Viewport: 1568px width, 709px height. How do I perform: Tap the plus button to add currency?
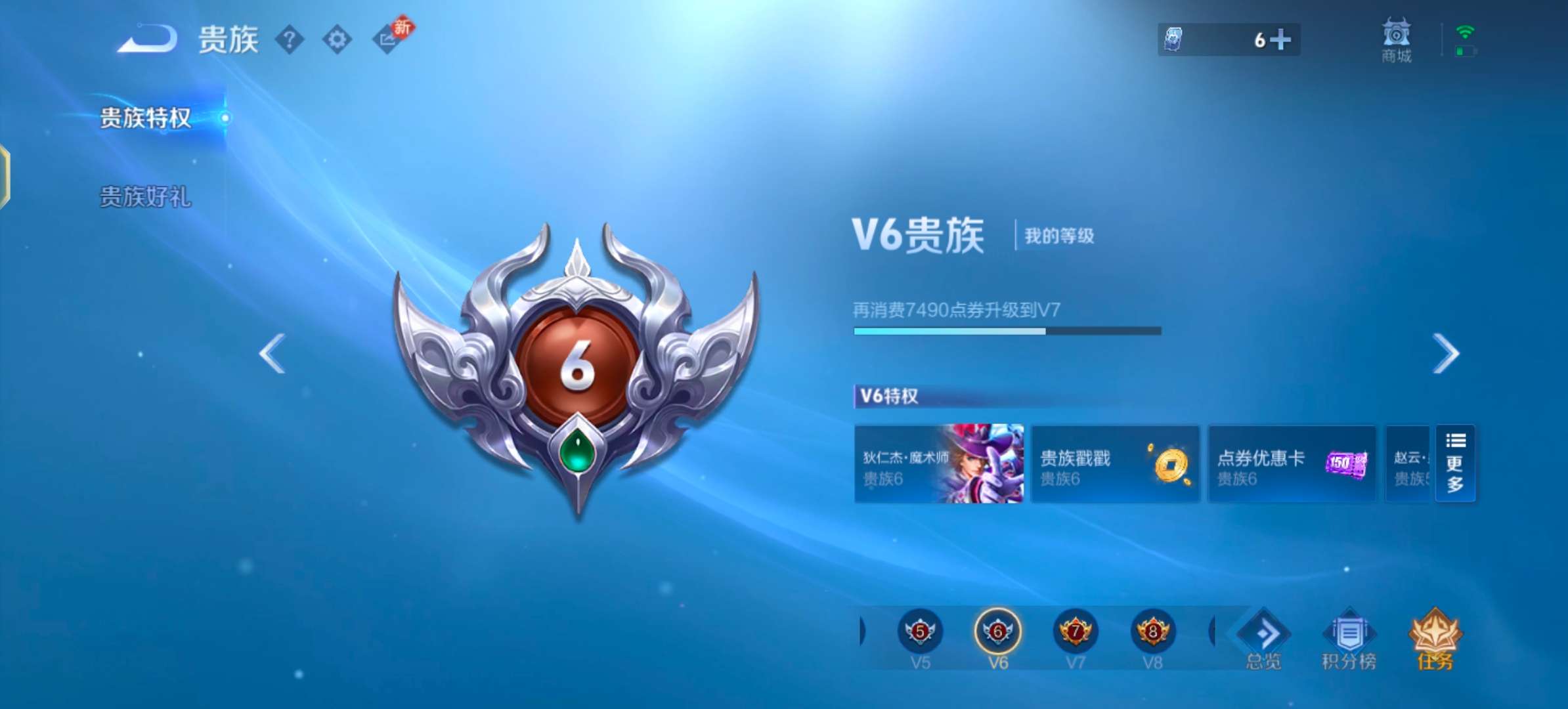[1280, 40]
